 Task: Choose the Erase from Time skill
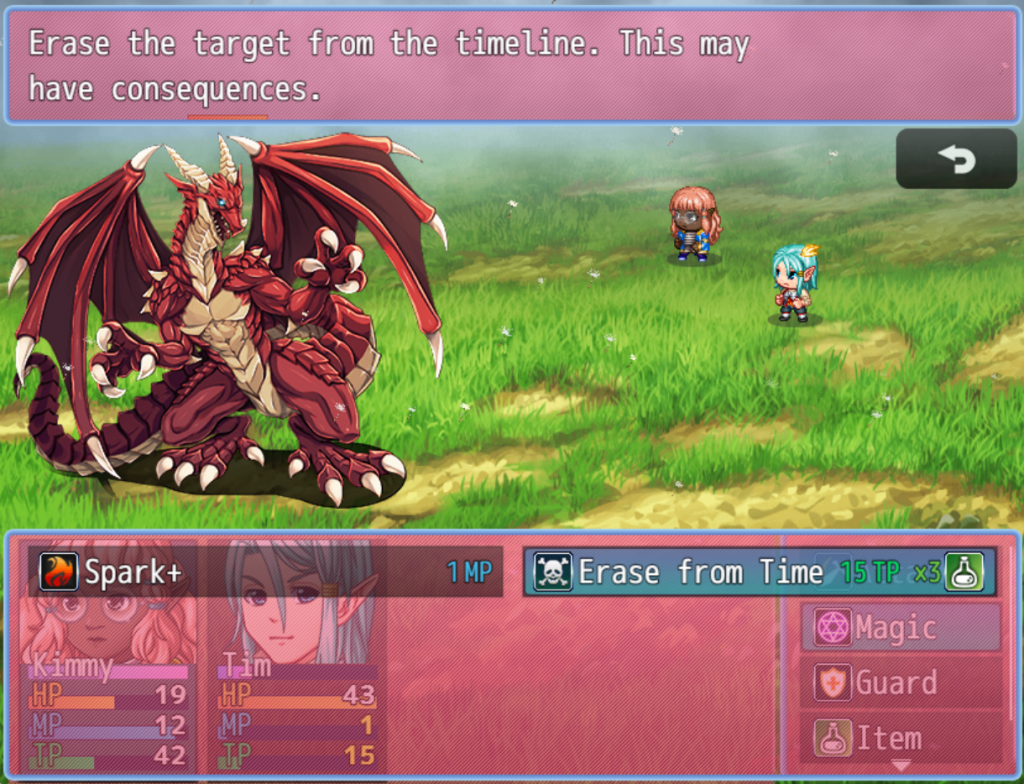pyautogui.click(x=758, y=572)
